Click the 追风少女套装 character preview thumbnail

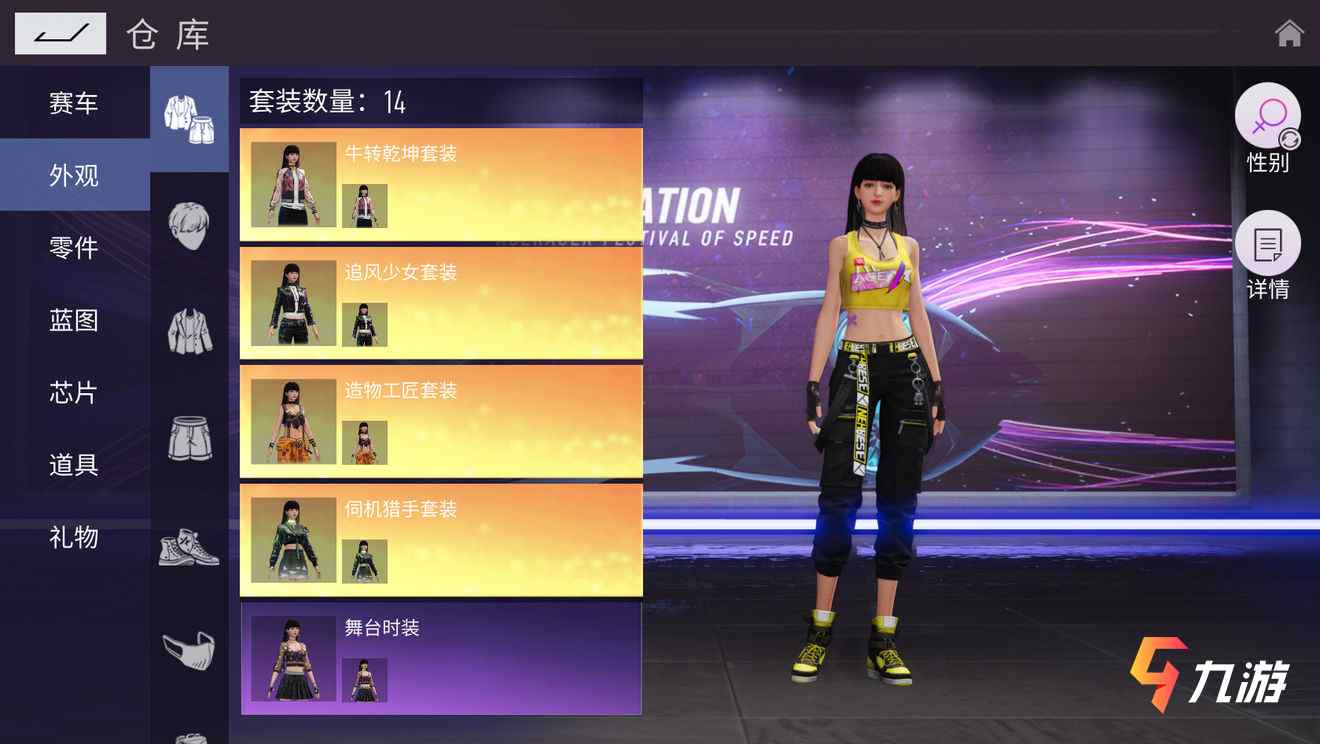pyautogui.click(x=291, y=302)
